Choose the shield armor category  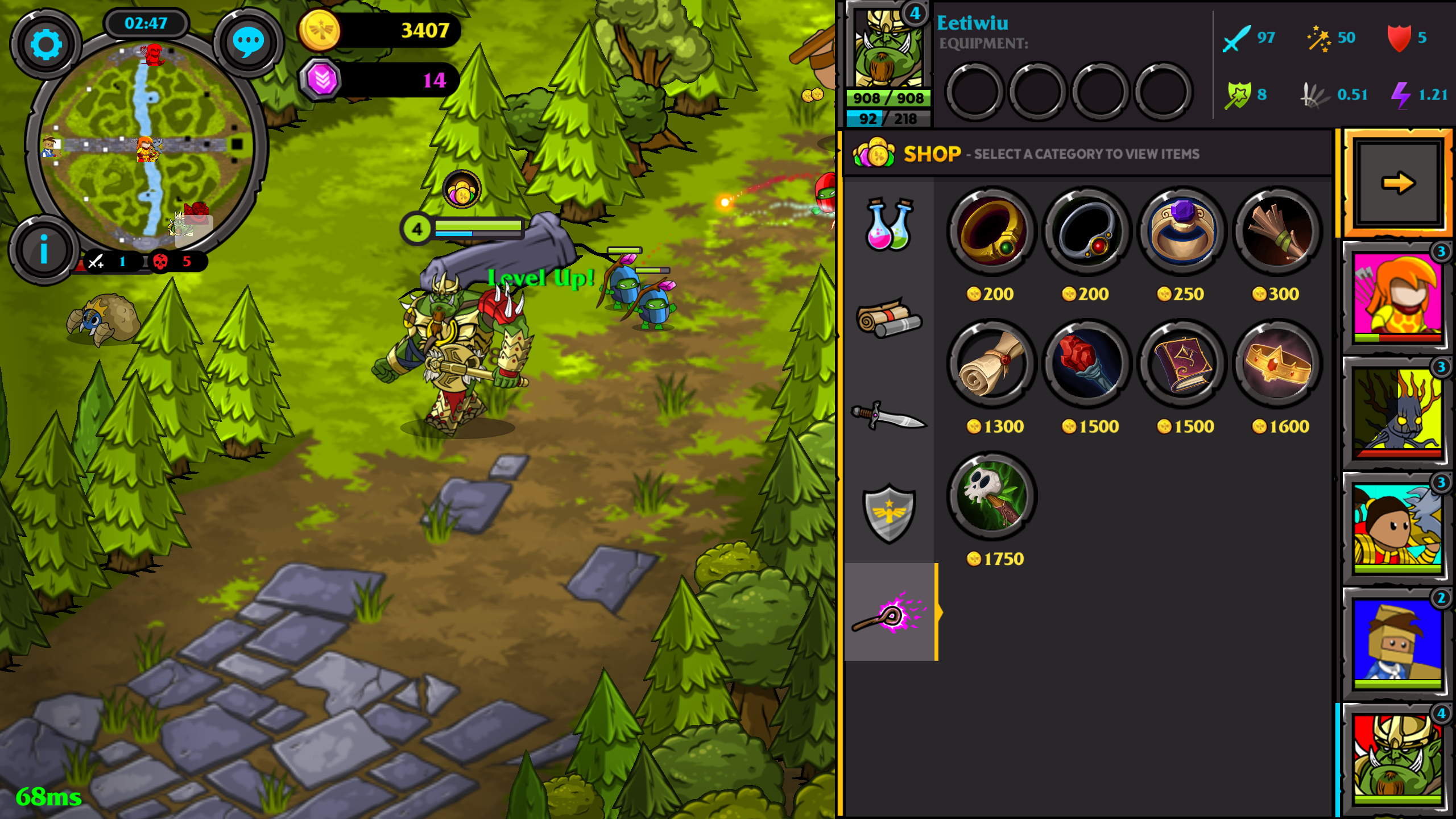889,512
